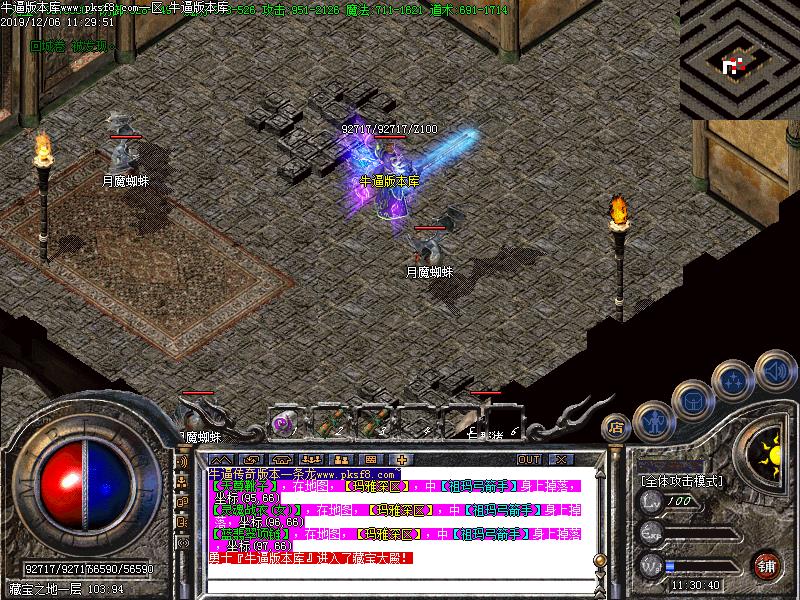Click the chat message log area
Image resolution: width=800 pixels, height=600 pixels.
point(400,515)
